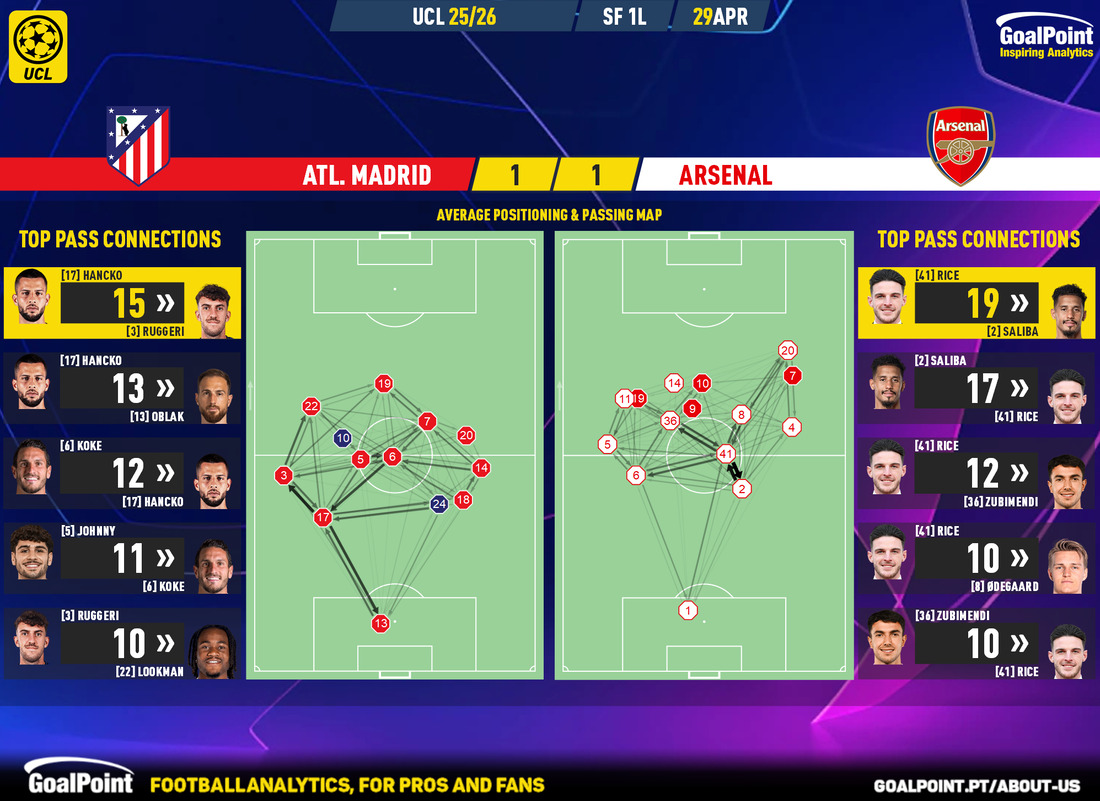This screenshot has width=1100, height=801.
Task: Choose the Saliba to Rice 17-pass row
Action: pos(977,388)
